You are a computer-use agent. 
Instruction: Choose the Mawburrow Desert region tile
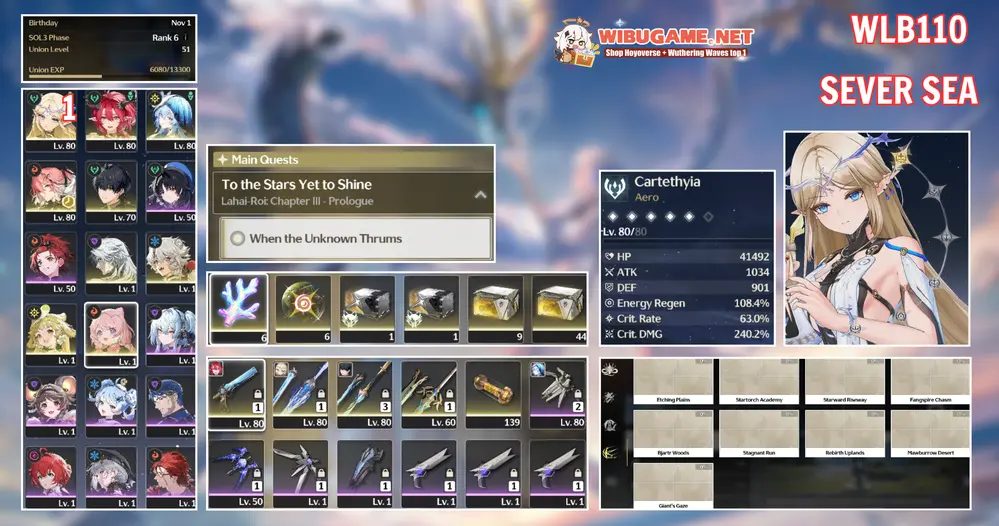(931, 432)
